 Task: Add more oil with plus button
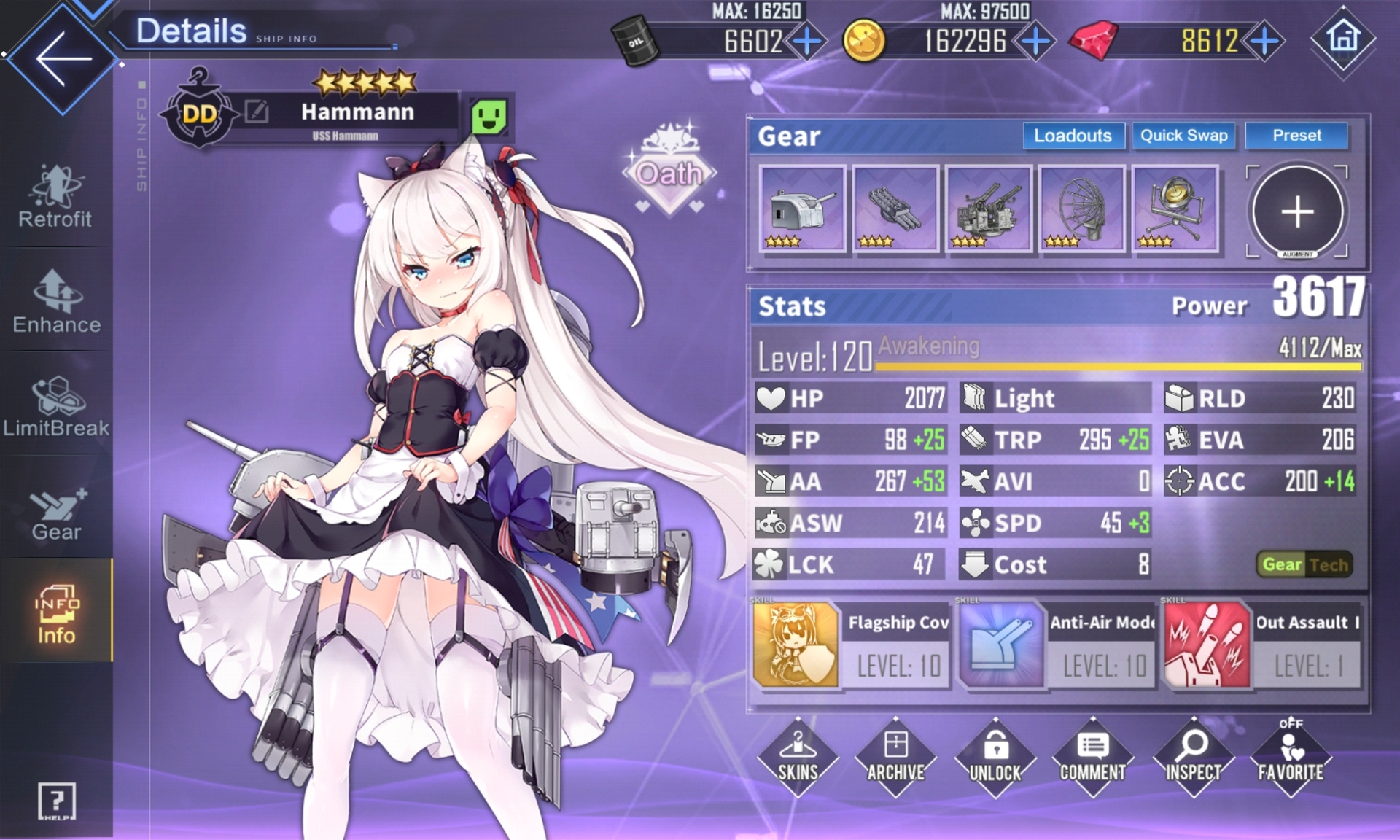807,41
